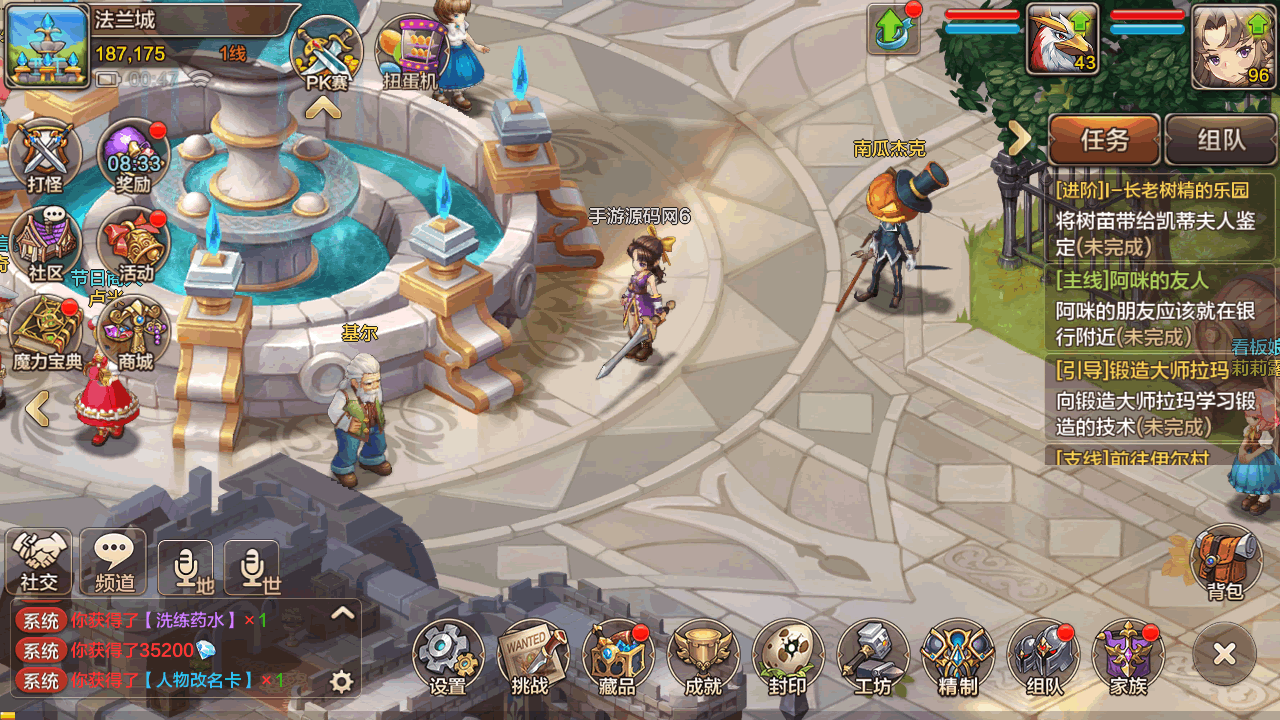Screen dimensions: 1280x720
Task: Switch to the 任务 quest tab
Action: coord(1104,140)
